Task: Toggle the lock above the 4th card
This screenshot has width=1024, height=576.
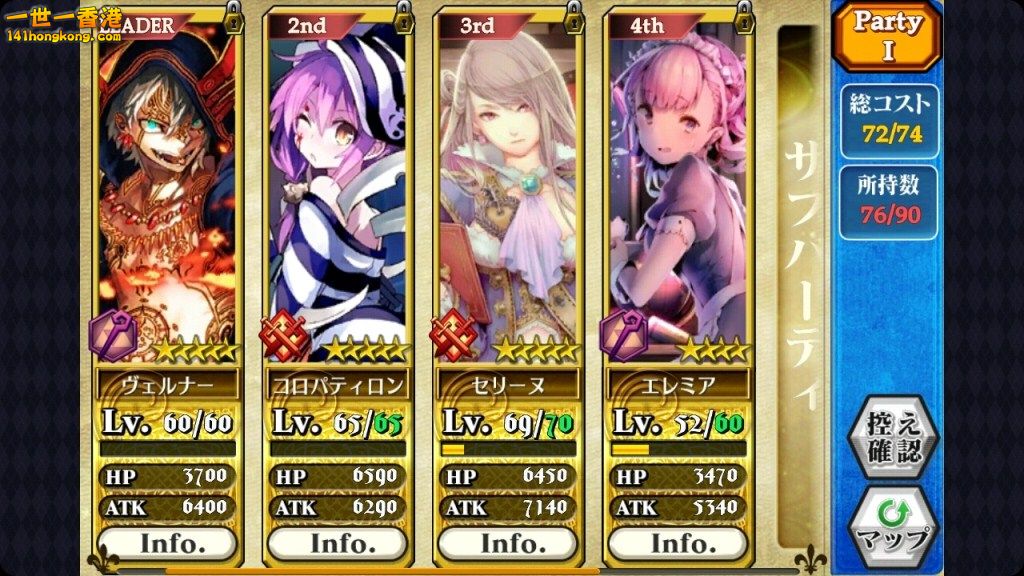Action: [745, 16]
